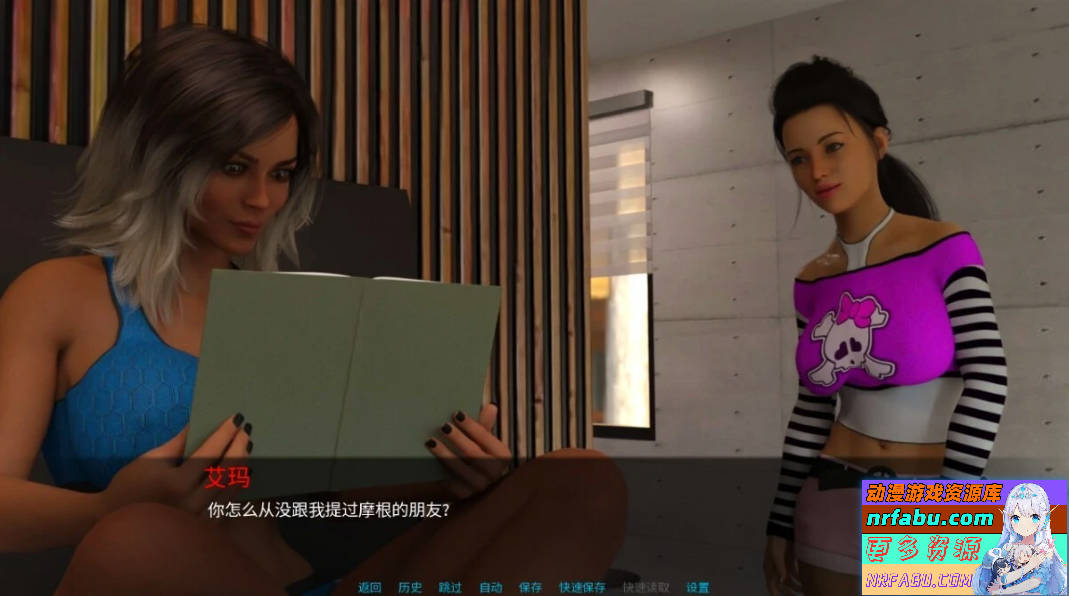Click the 返回 (Back) button
Screen dimensions: 1069x596
click(370, 587)
